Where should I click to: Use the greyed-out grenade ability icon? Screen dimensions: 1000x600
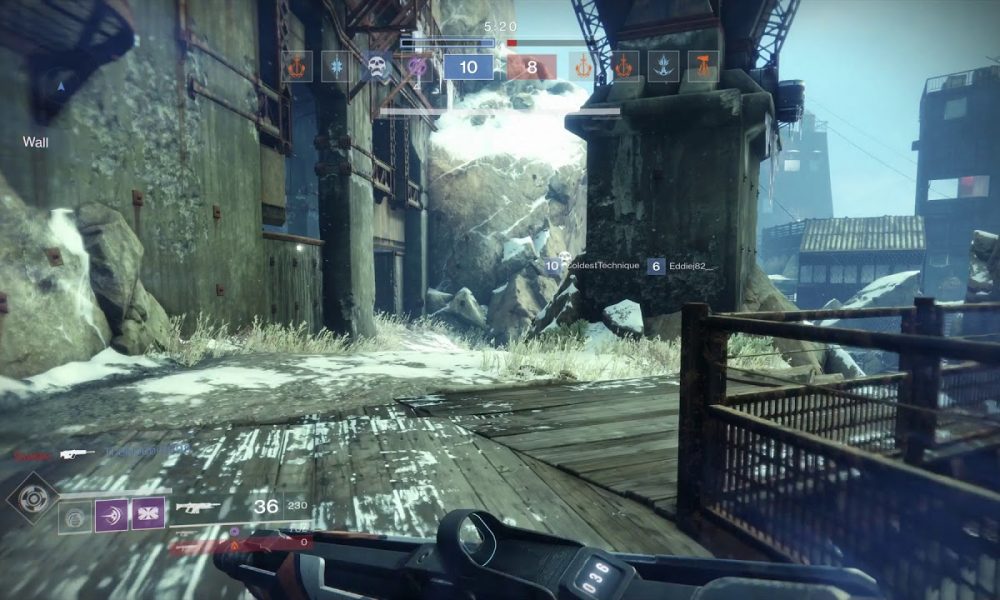point(74,517)
